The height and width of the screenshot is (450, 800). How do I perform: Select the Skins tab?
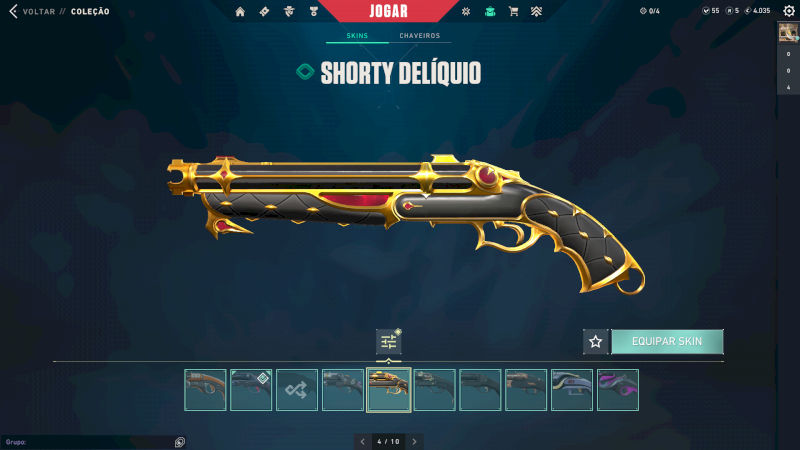[x=357, y=36]
